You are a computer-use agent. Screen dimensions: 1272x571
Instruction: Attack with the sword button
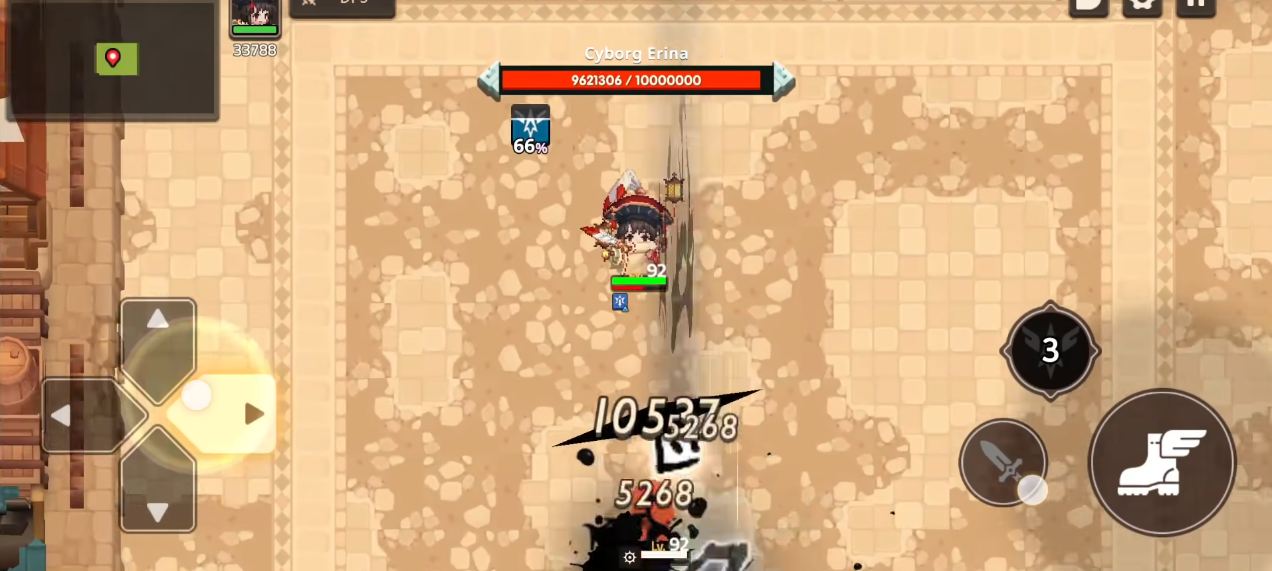(1003, 462)
